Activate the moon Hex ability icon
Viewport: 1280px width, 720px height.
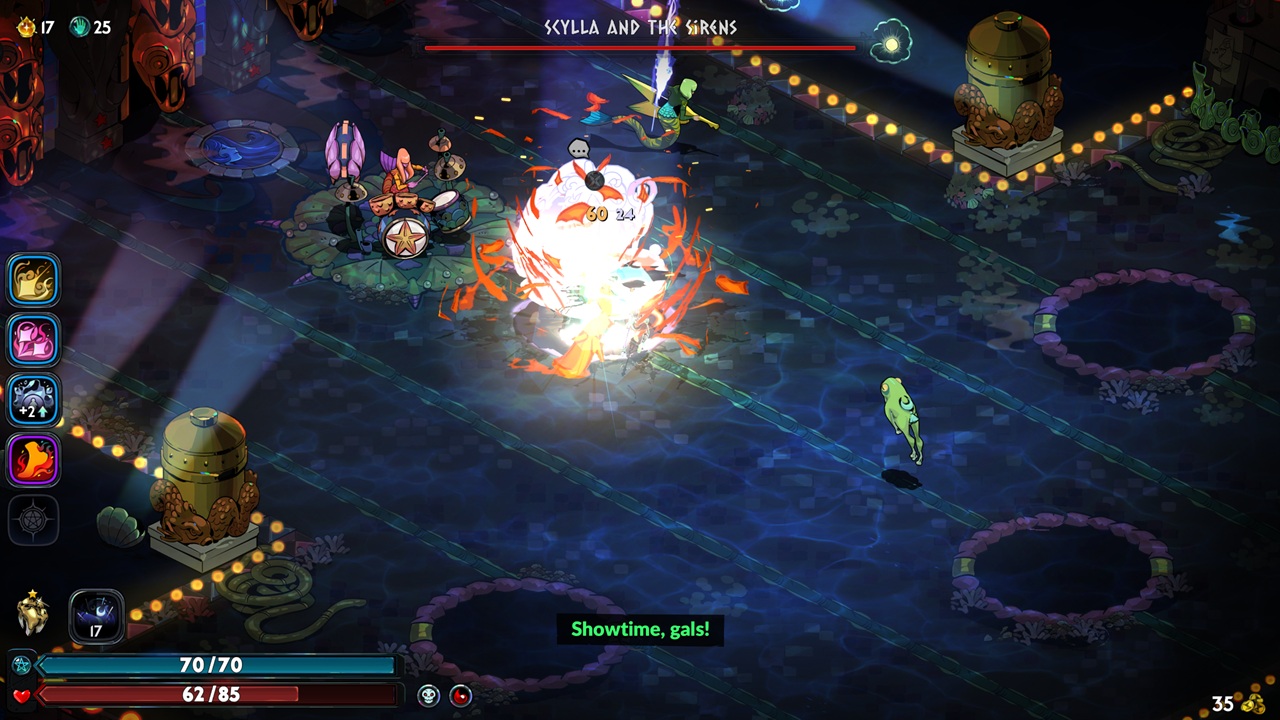click(96, 615)
